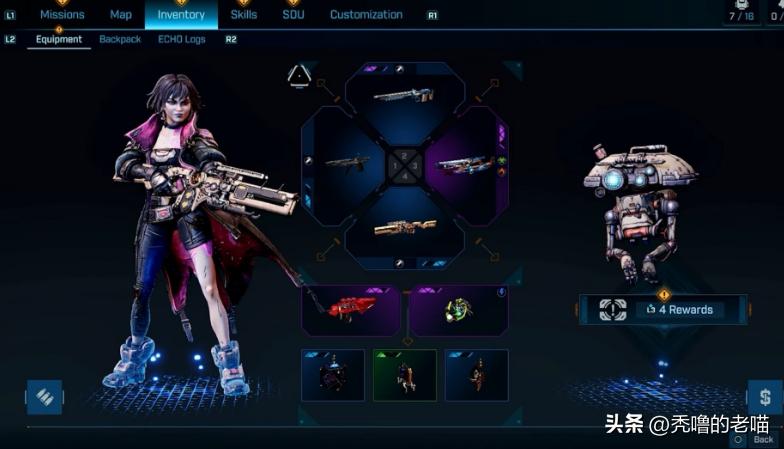Select the purple weapon slot on the right
Viewport: 784px width, 449px height.
point(465,164)
